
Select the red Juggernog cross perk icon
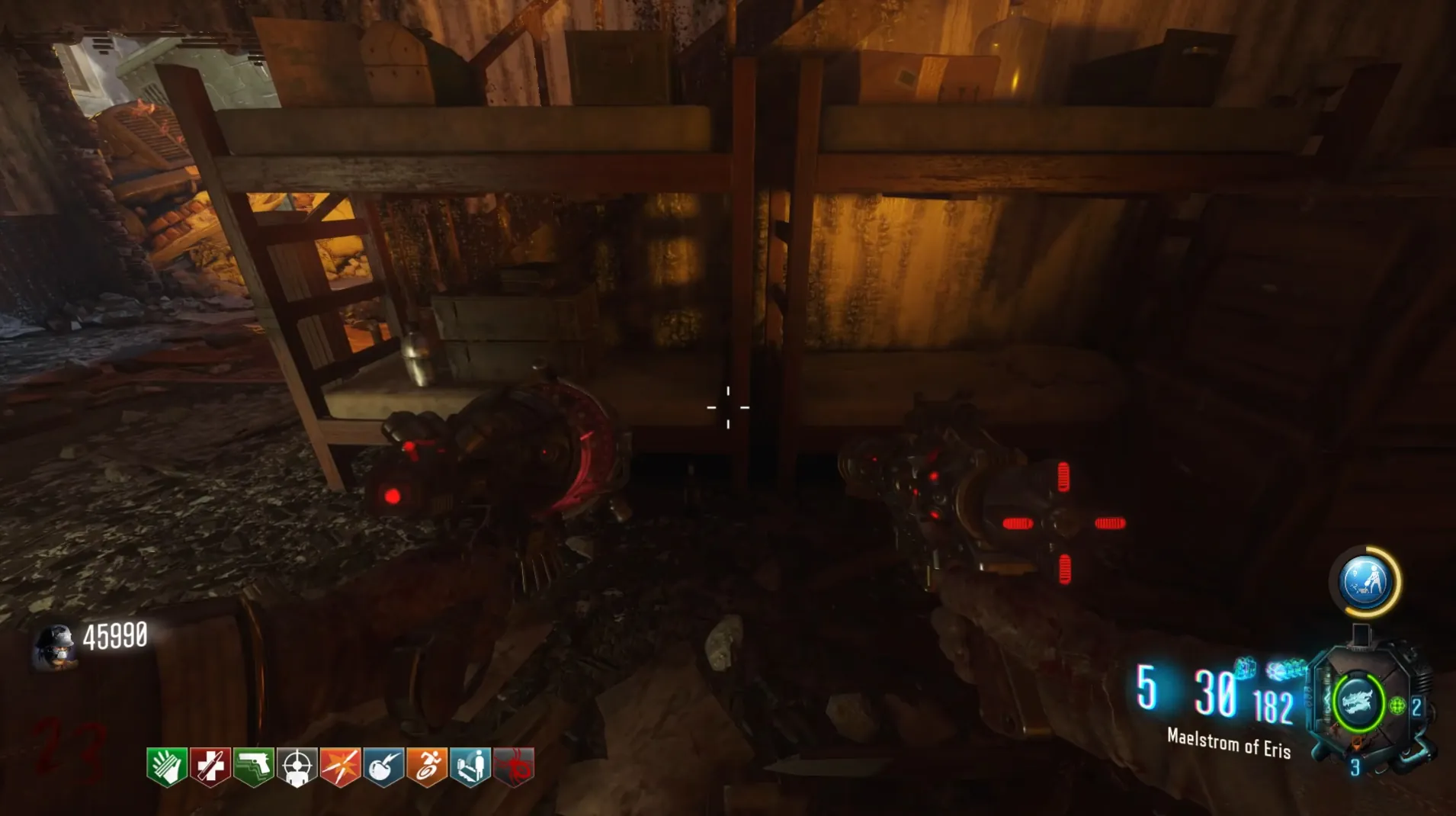[x=210, y=766]
